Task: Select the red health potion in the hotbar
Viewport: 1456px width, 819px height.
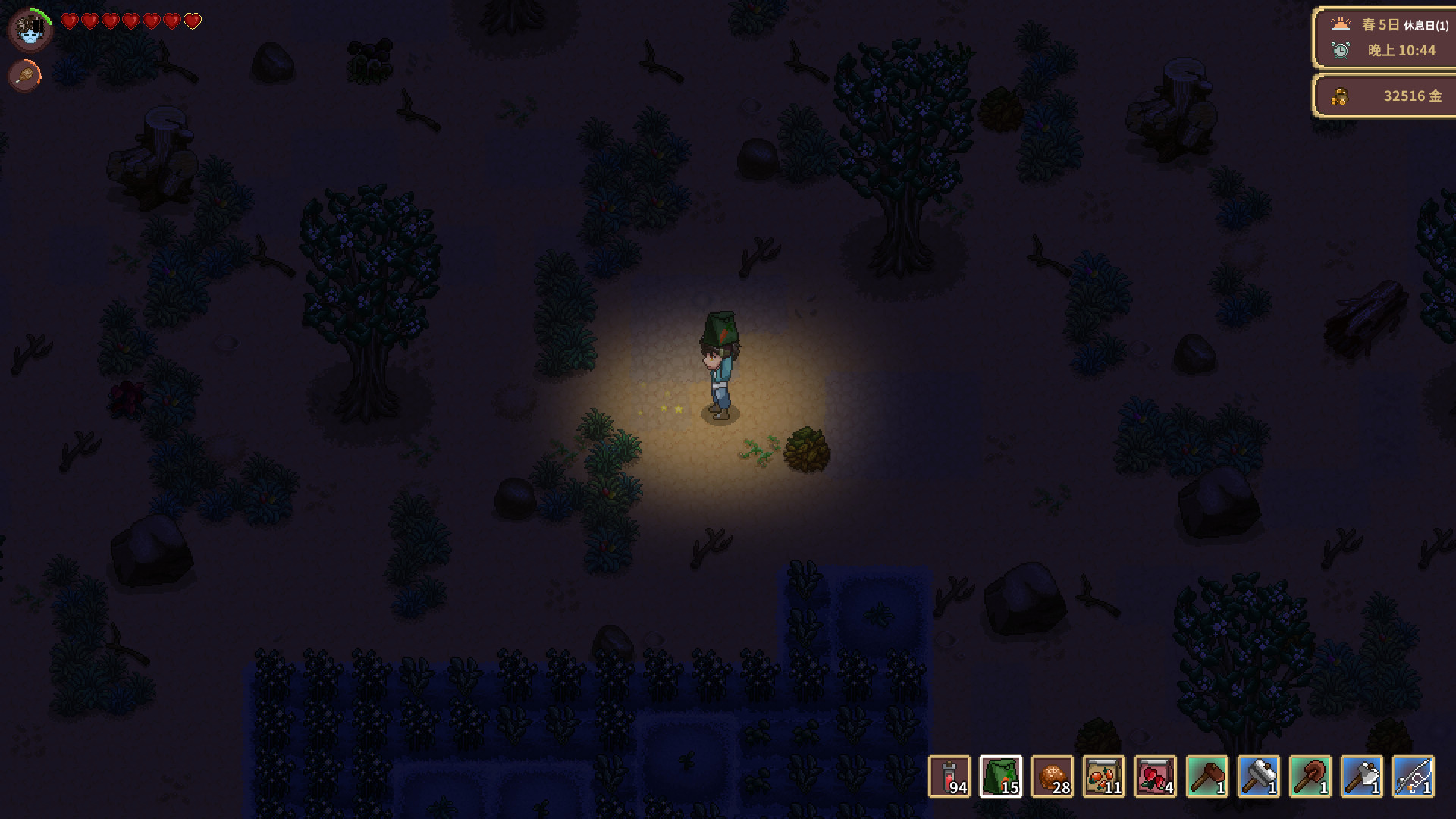Action: [x=950, y=775]
